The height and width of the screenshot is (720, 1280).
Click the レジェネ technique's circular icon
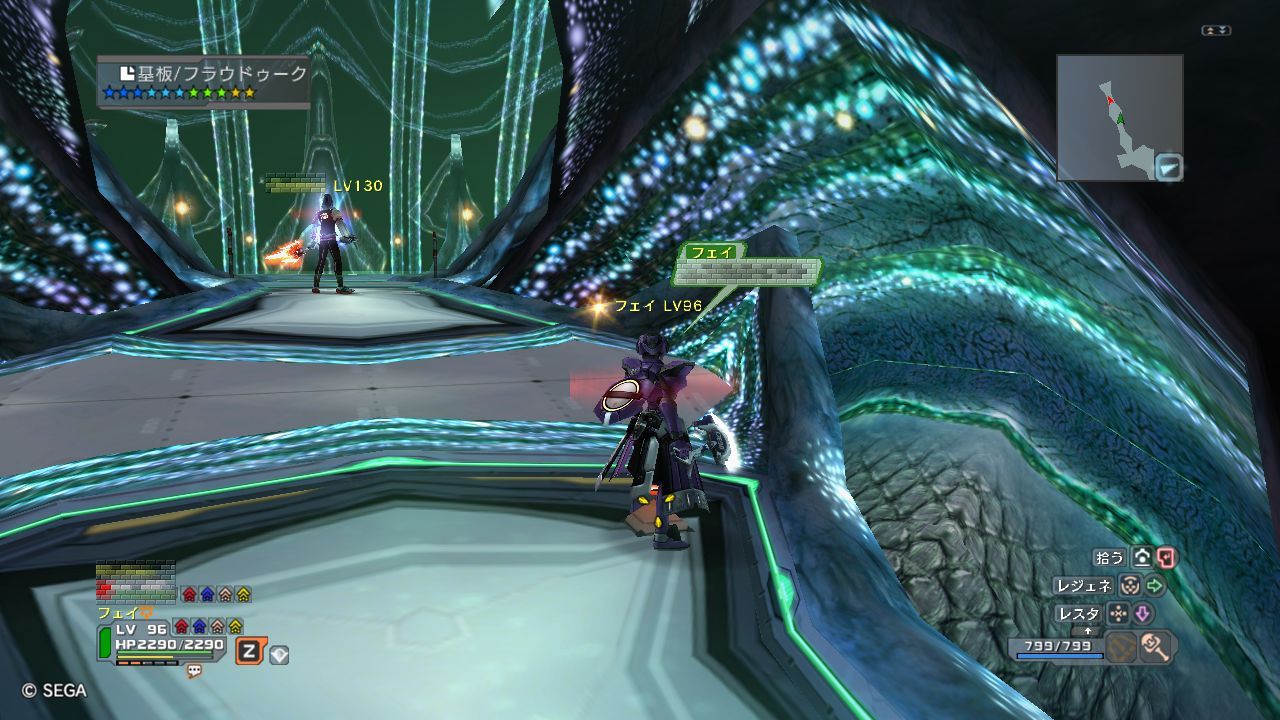1129,586
